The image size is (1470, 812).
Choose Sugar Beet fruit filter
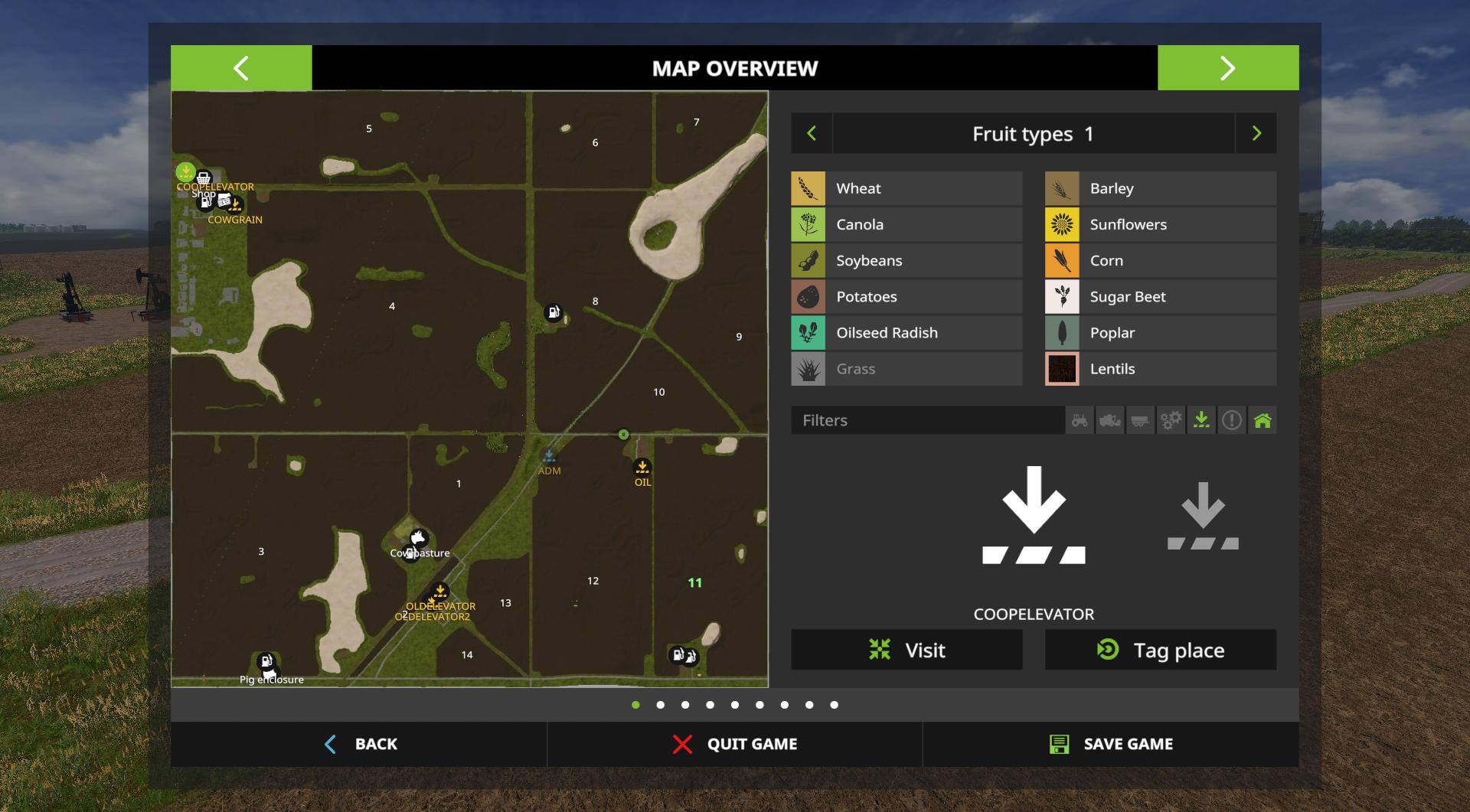pos(1160,296)
